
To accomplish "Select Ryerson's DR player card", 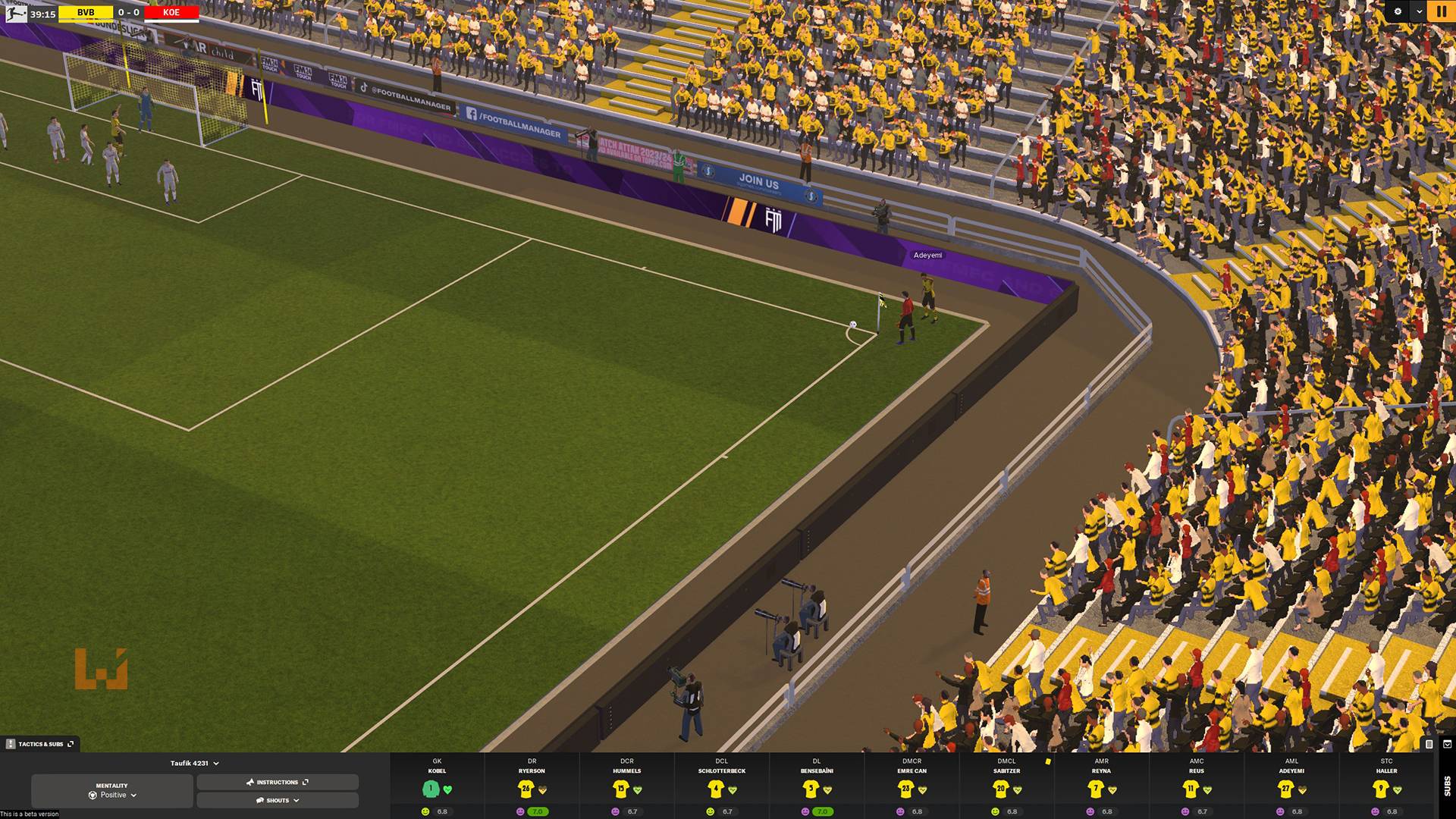I will point(532,786).
